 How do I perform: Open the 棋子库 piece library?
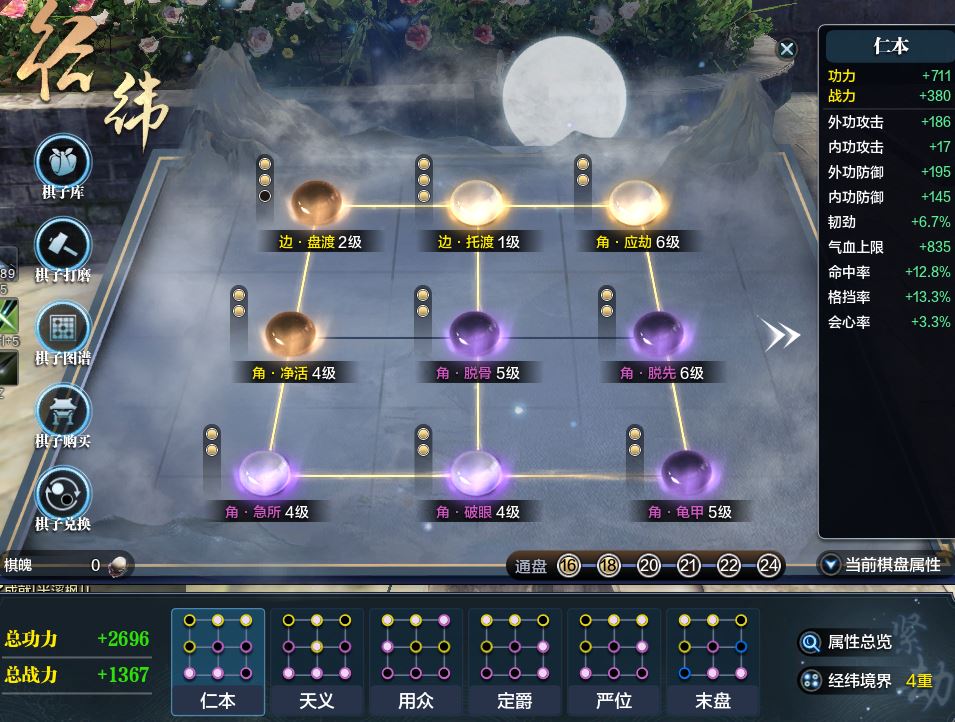(x=63, y=163)
